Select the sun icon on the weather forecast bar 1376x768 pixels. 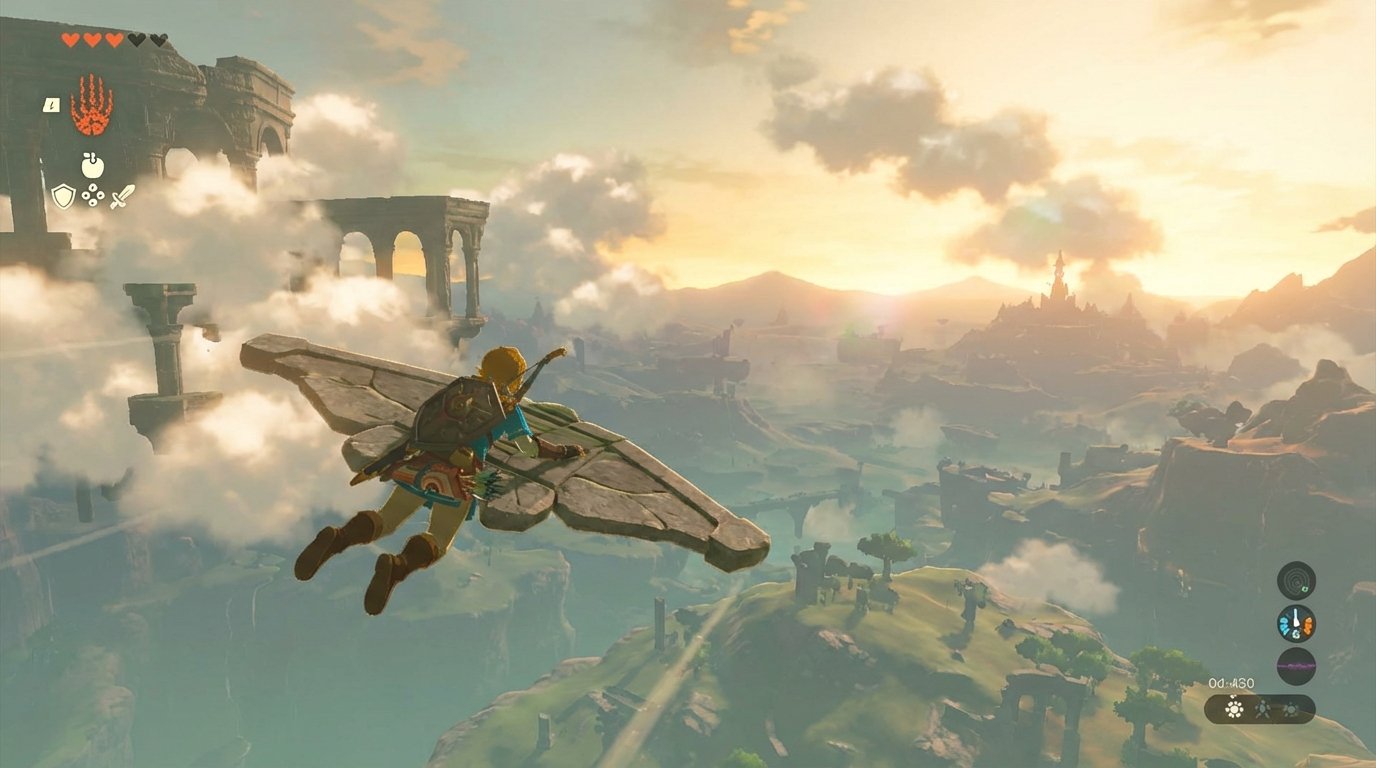pos(1234,709)
